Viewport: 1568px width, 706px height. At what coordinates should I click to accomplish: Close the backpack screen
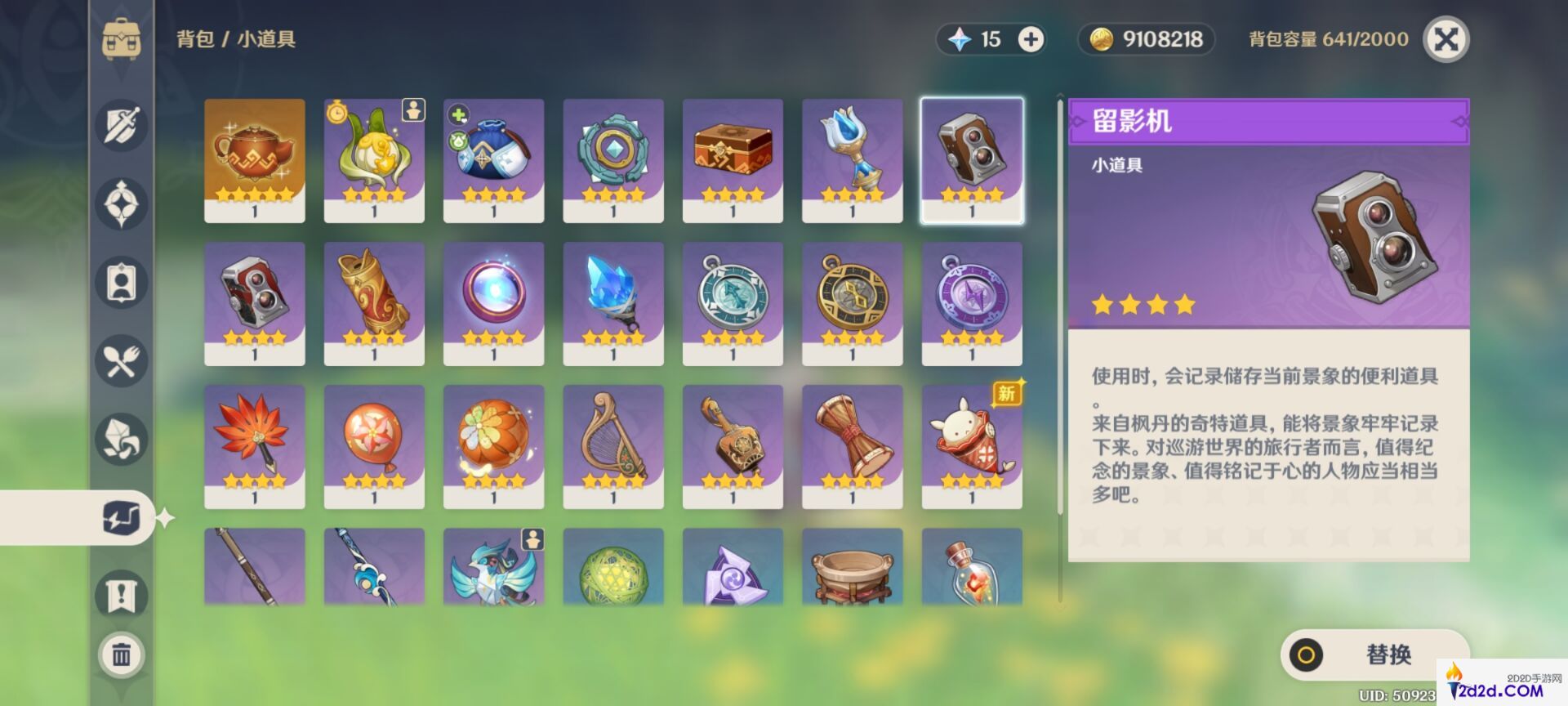click(1445, 39)
